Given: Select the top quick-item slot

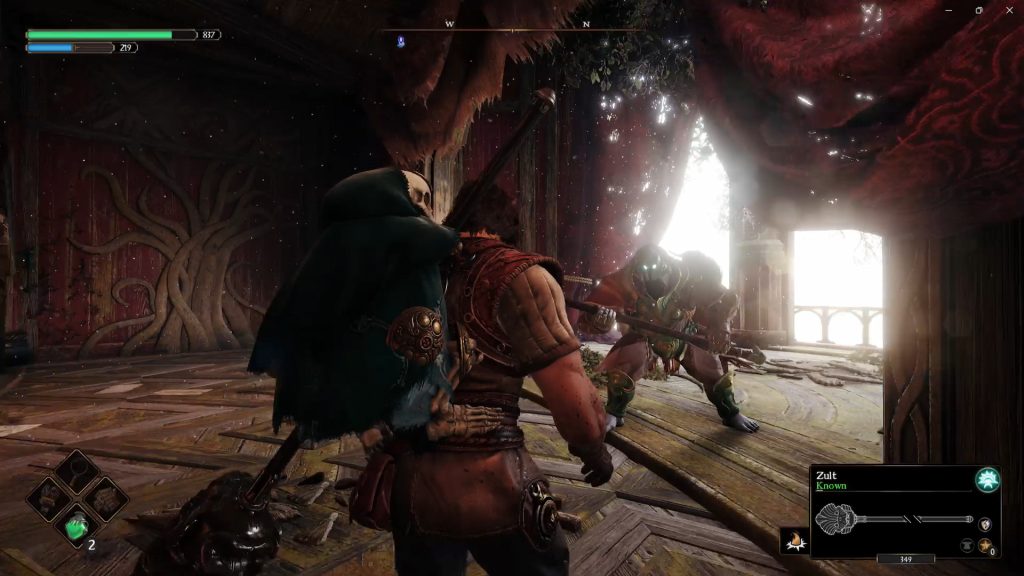Looking at the screenshot, I should (77, 471).
